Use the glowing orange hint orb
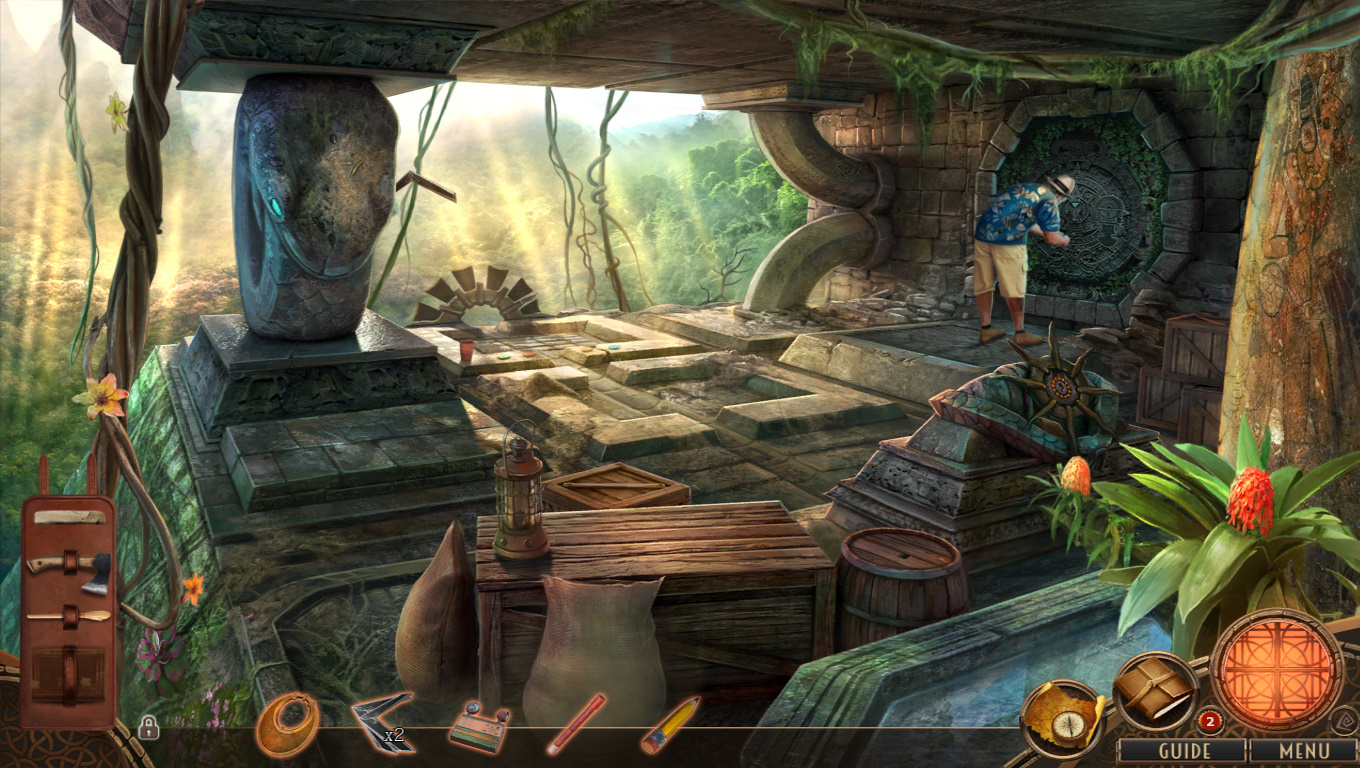This screenshot has height=768, width=1360. click(1276, 669)
